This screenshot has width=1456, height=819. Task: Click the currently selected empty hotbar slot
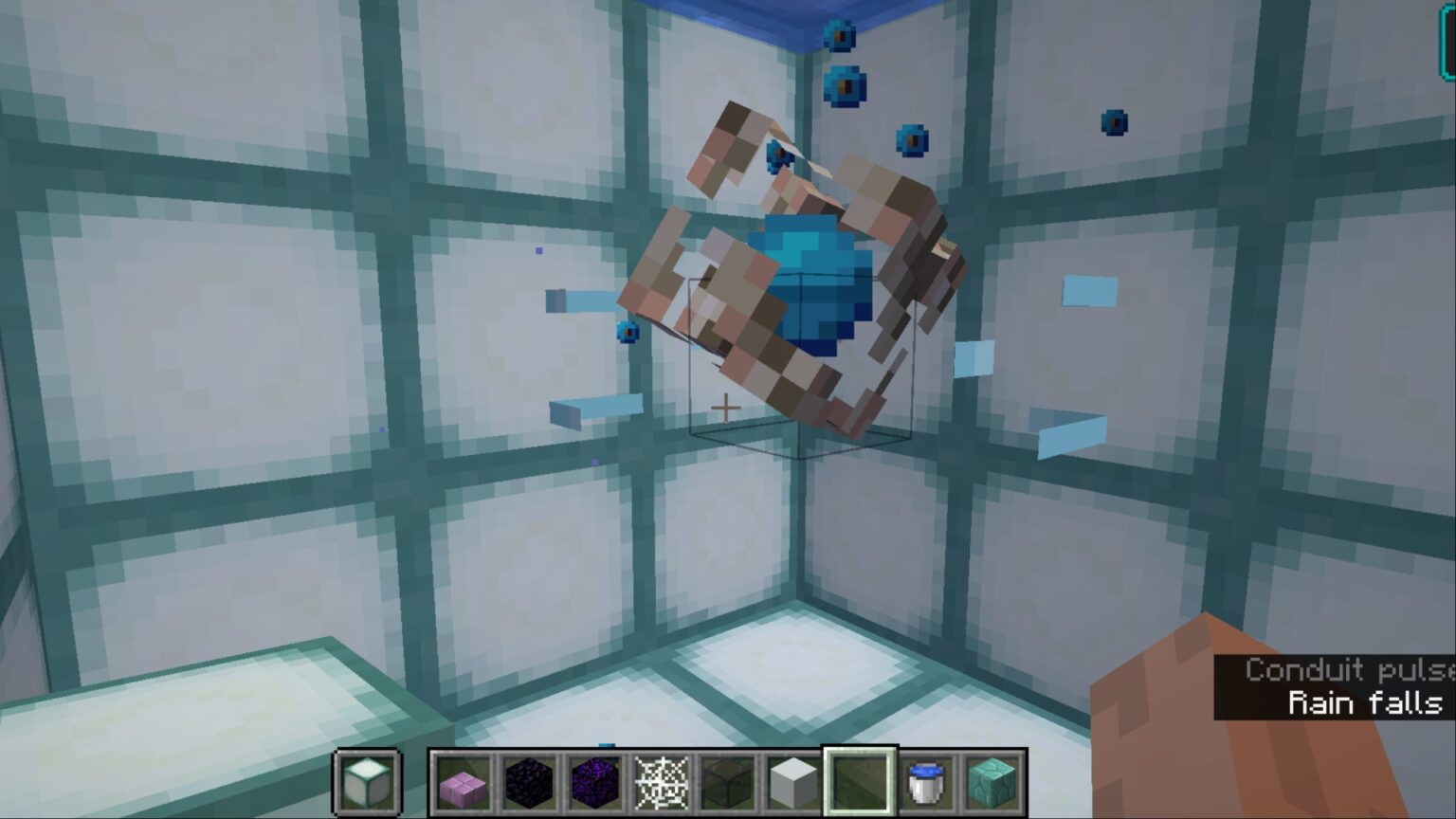(x=862, y=779)
